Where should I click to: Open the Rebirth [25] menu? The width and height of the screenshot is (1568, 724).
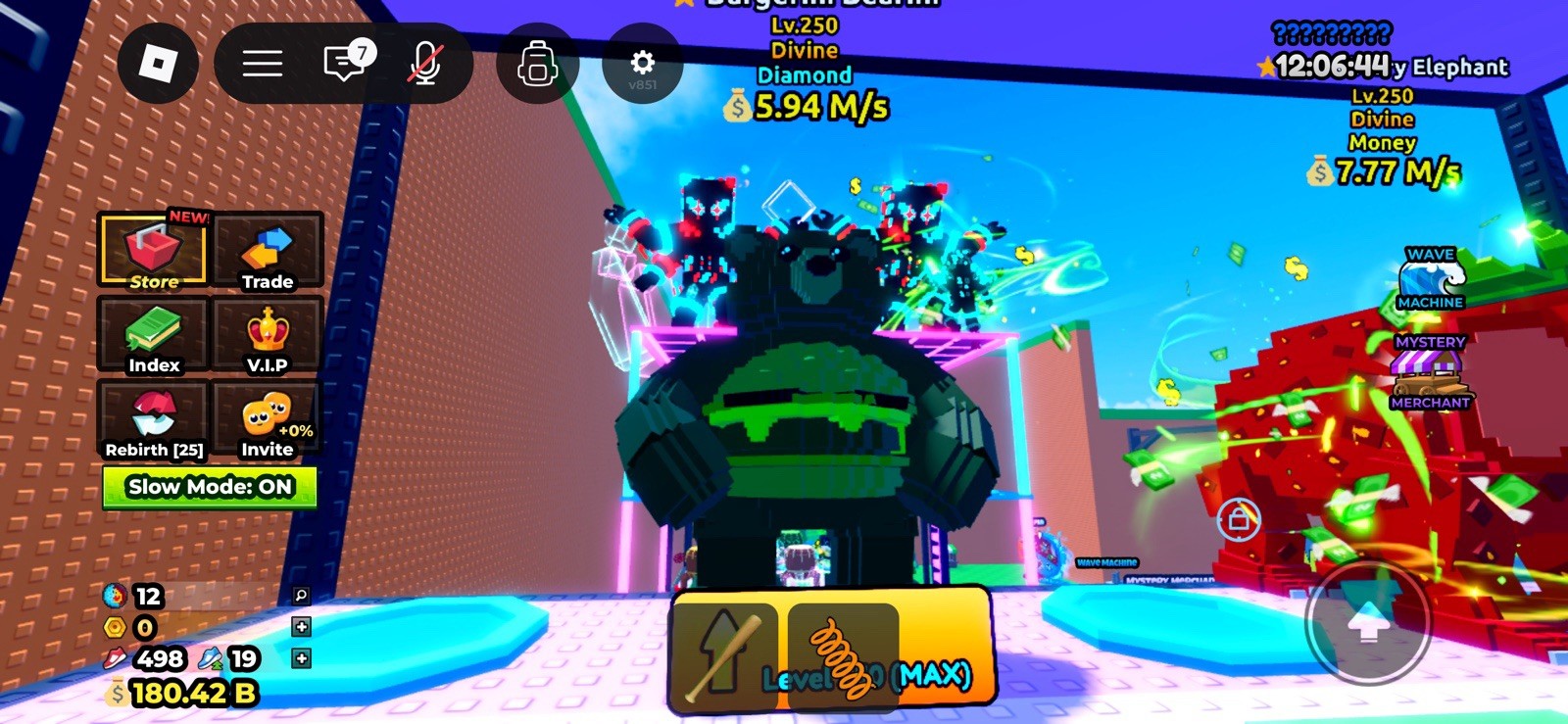pos(154,419)
